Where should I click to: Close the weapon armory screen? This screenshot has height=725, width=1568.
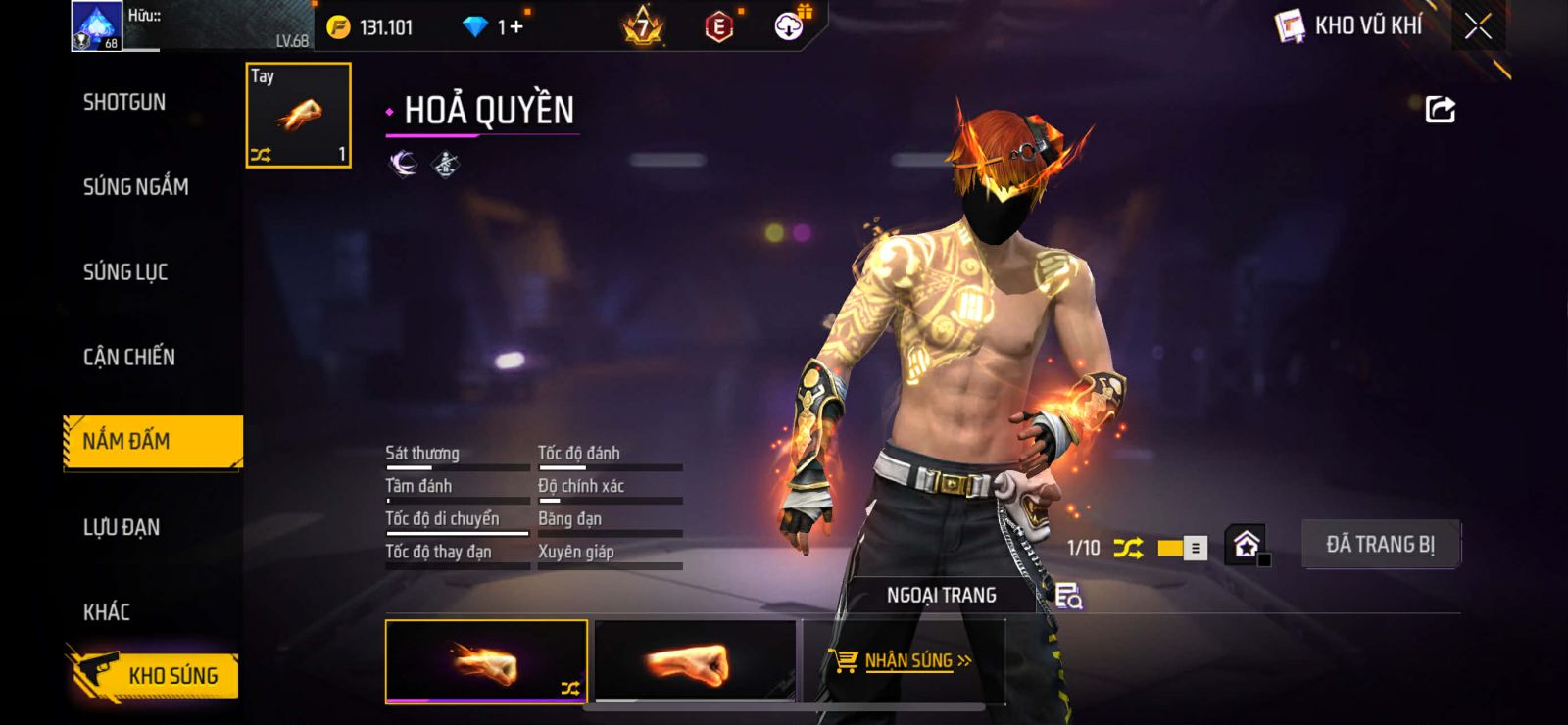1478,26
